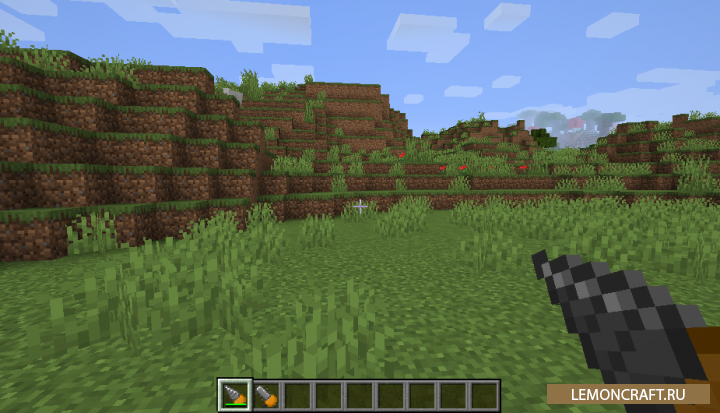Image resolution: width=720 pixels, height=413 pixels.
Task: Select the hotbar drill without a durability bar
Action: click(x=266, y=394)
